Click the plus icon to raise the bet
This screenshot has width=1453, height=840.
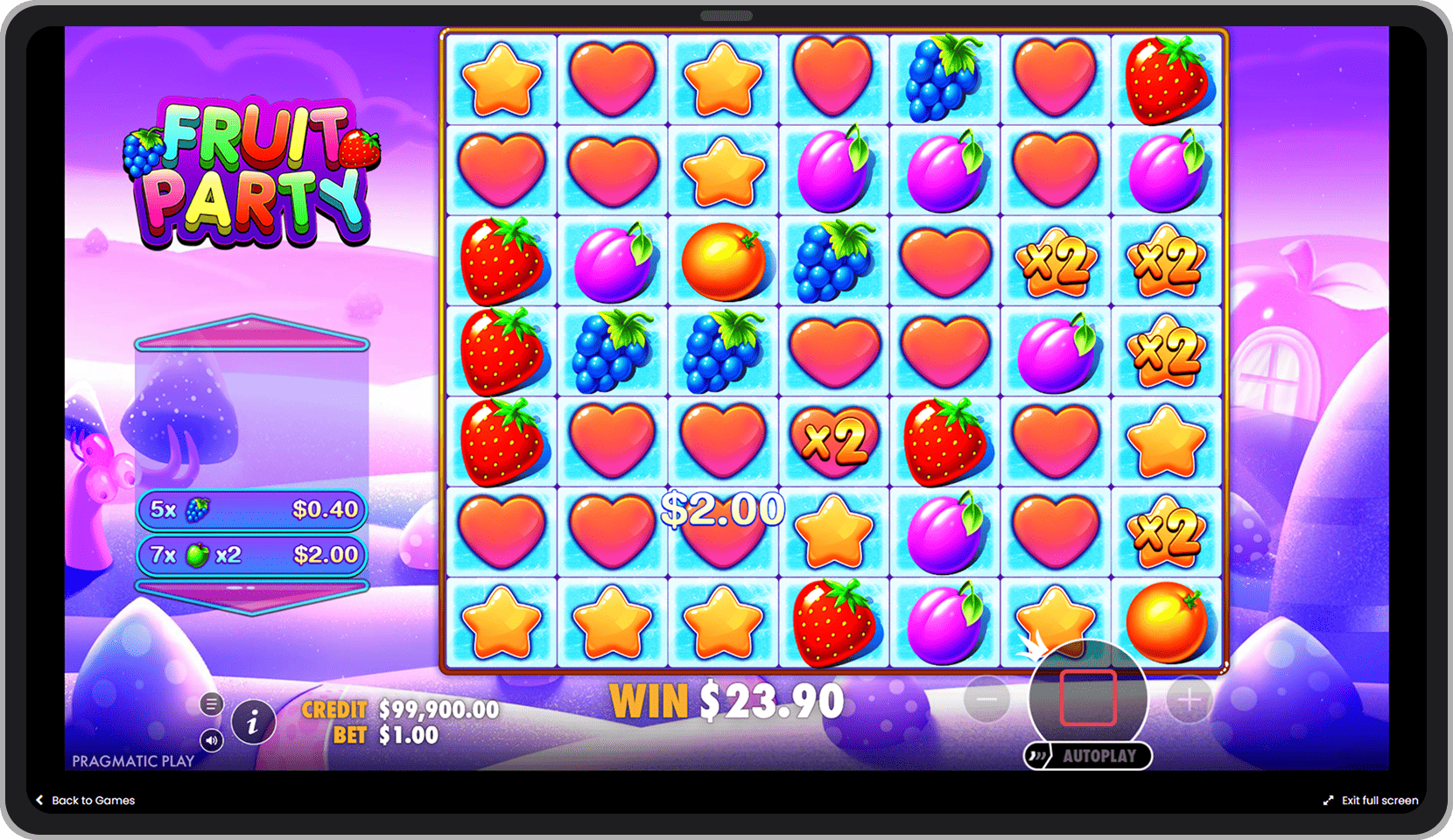1189,699
